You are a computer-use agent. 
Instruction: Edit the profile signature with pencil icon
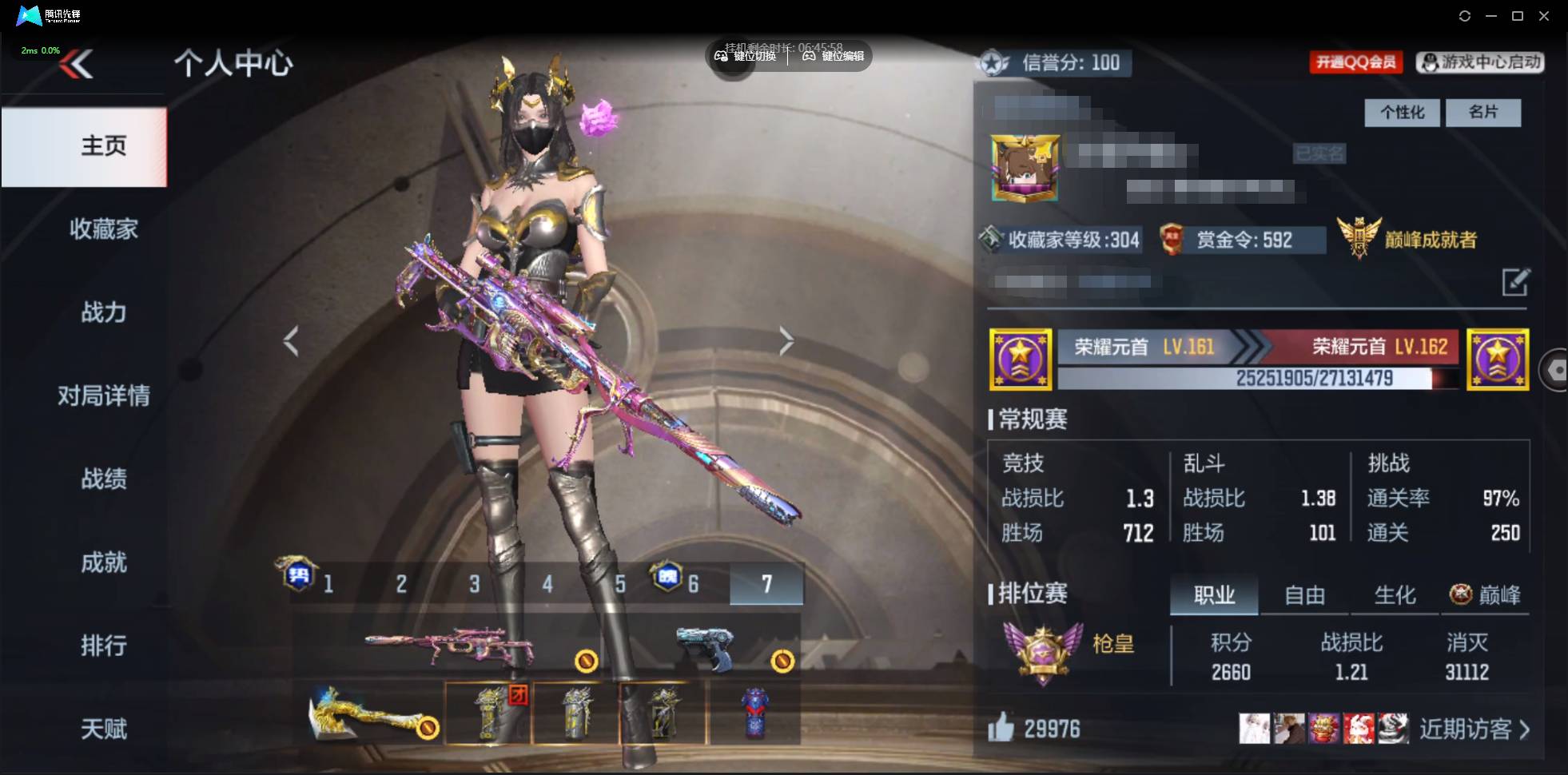1514,282
